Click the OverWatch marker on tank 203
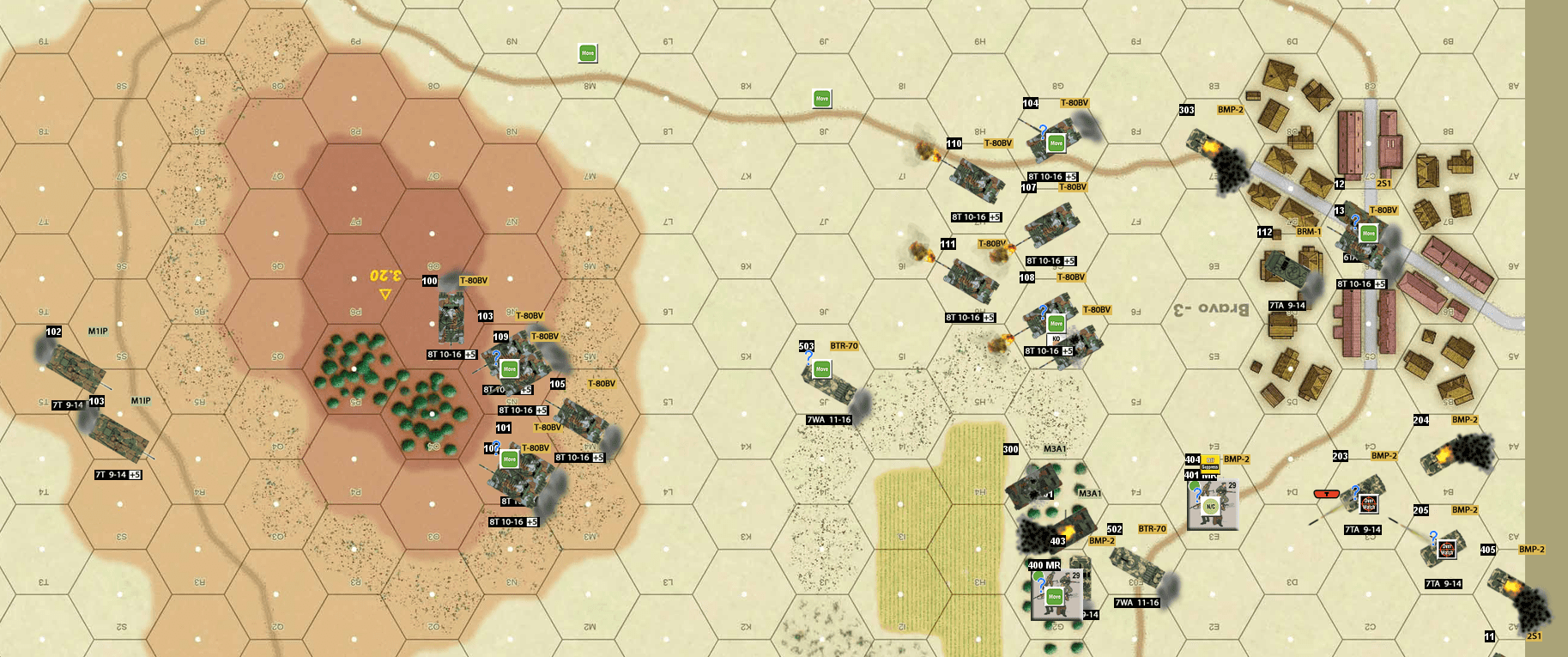Viewport: 1568px width, 657px height. coord(1369,504)
